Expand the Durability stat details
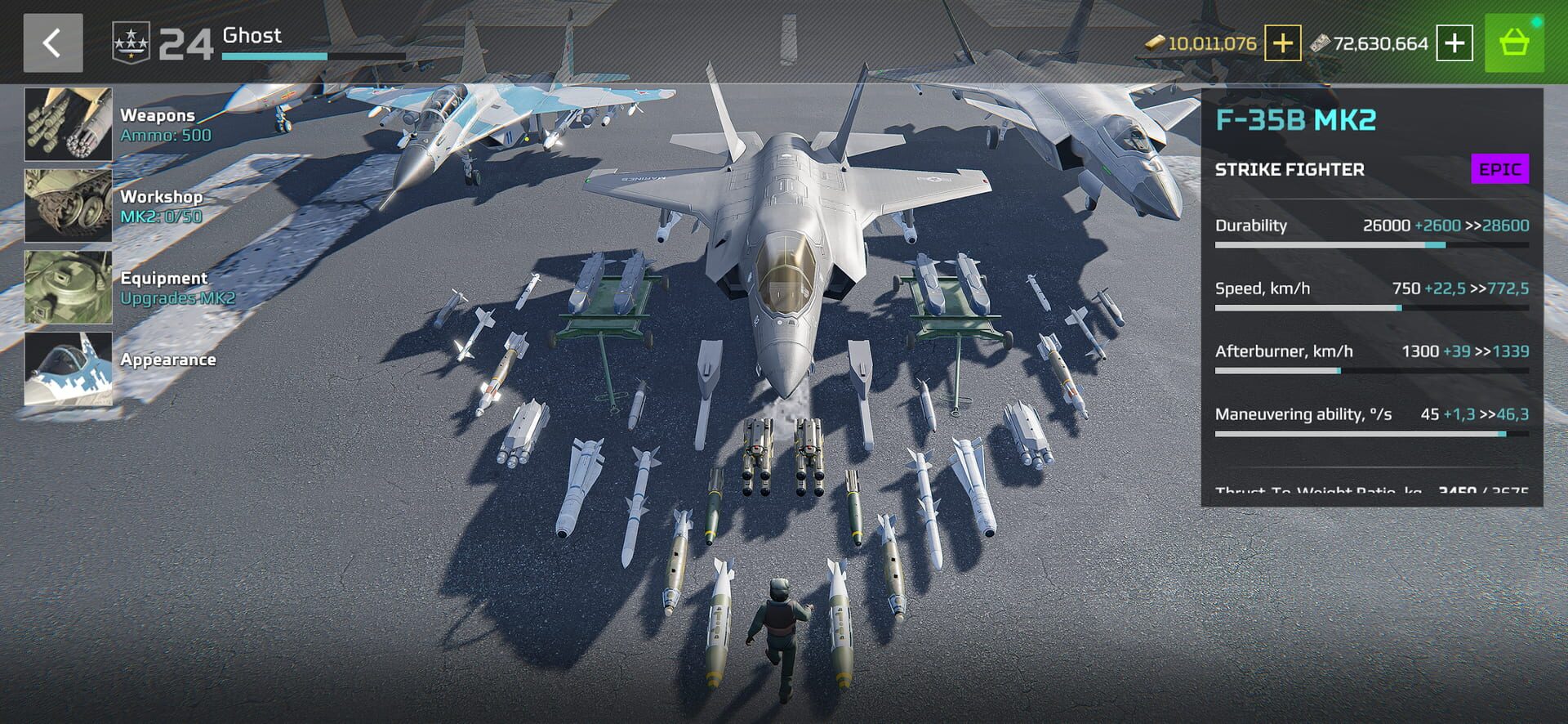 1372,226
